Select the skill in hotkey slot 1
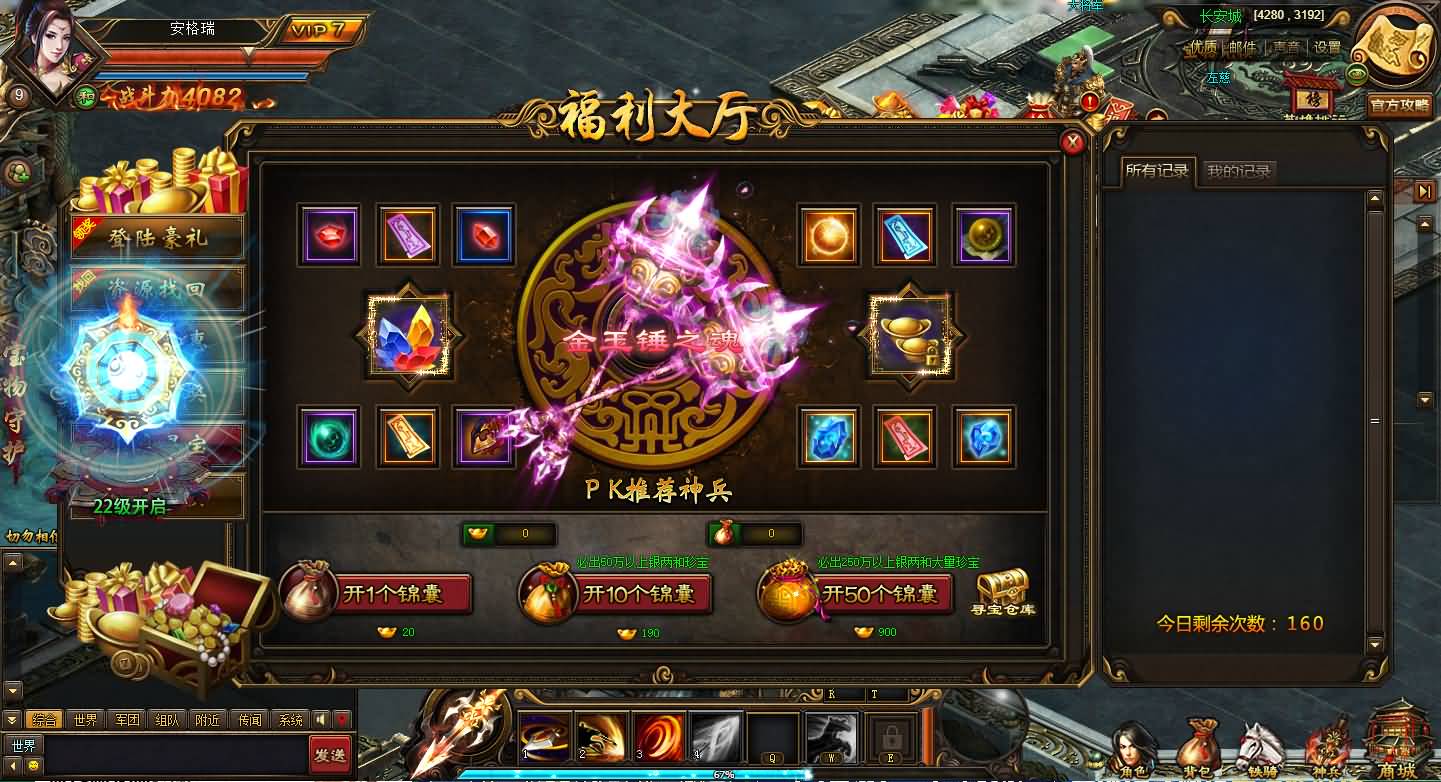The width and height of the screenshot is (1441, 782). click(x=545, y=735)
